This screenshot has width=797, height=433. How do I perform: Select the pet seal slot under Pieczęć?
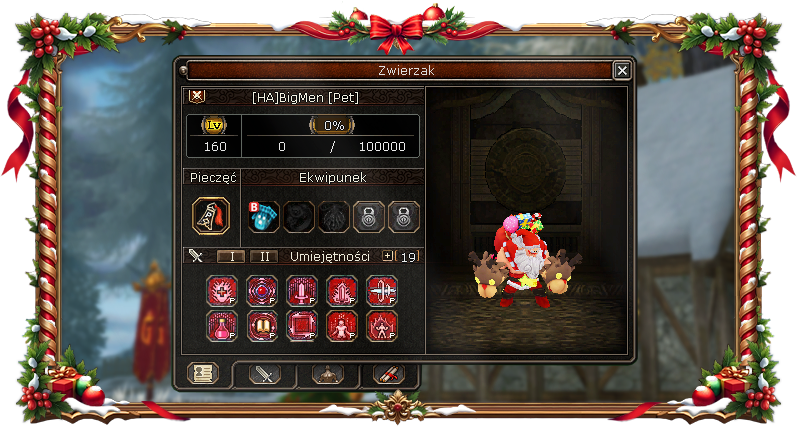[x=211, y=216]
